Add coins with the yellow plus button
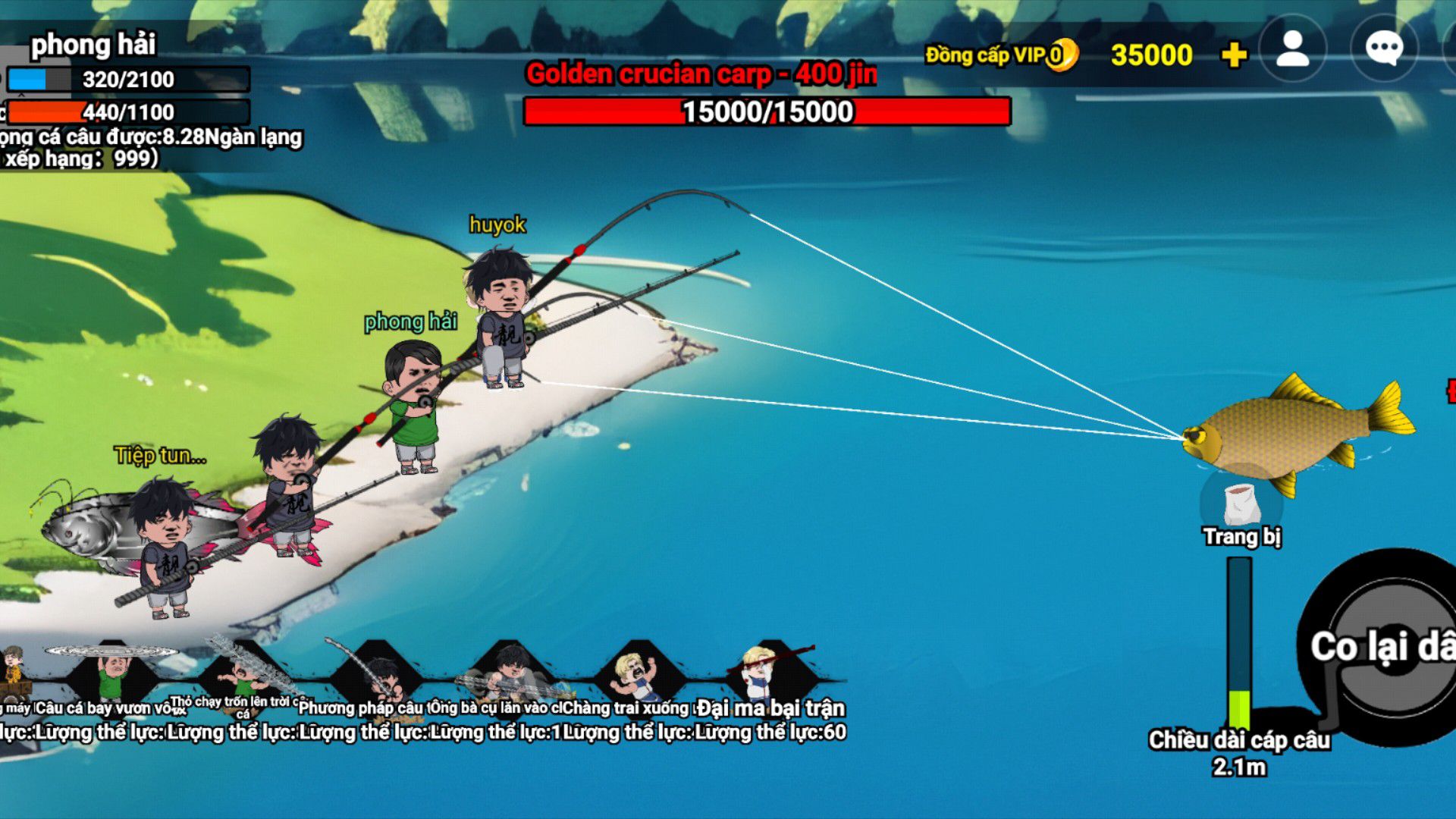Screen dimensions: 1456x819 (1234, 55)
